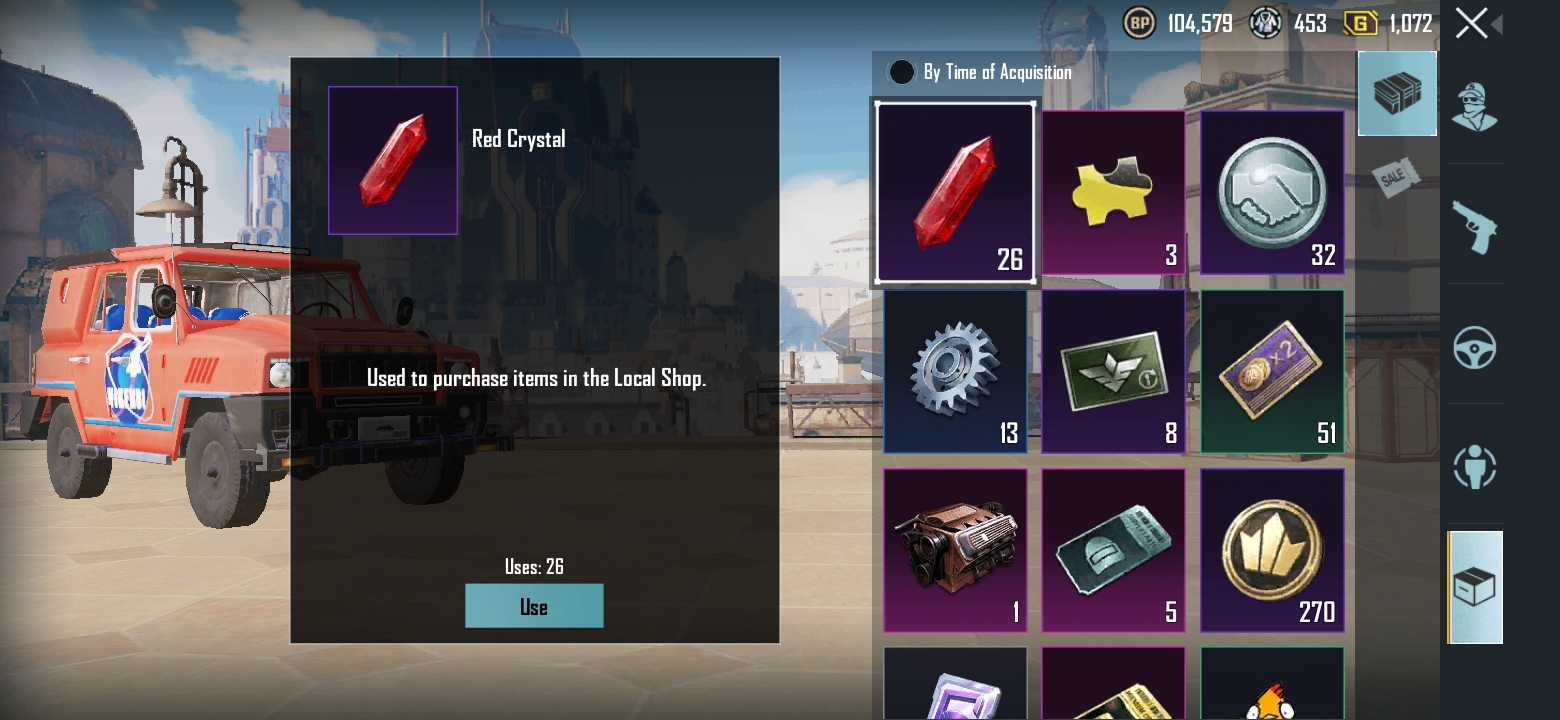The height and width of the screenshot is (720, 1560).
Task: Open the Items crate tab in sidebar
Action: tap(1475, 588)
